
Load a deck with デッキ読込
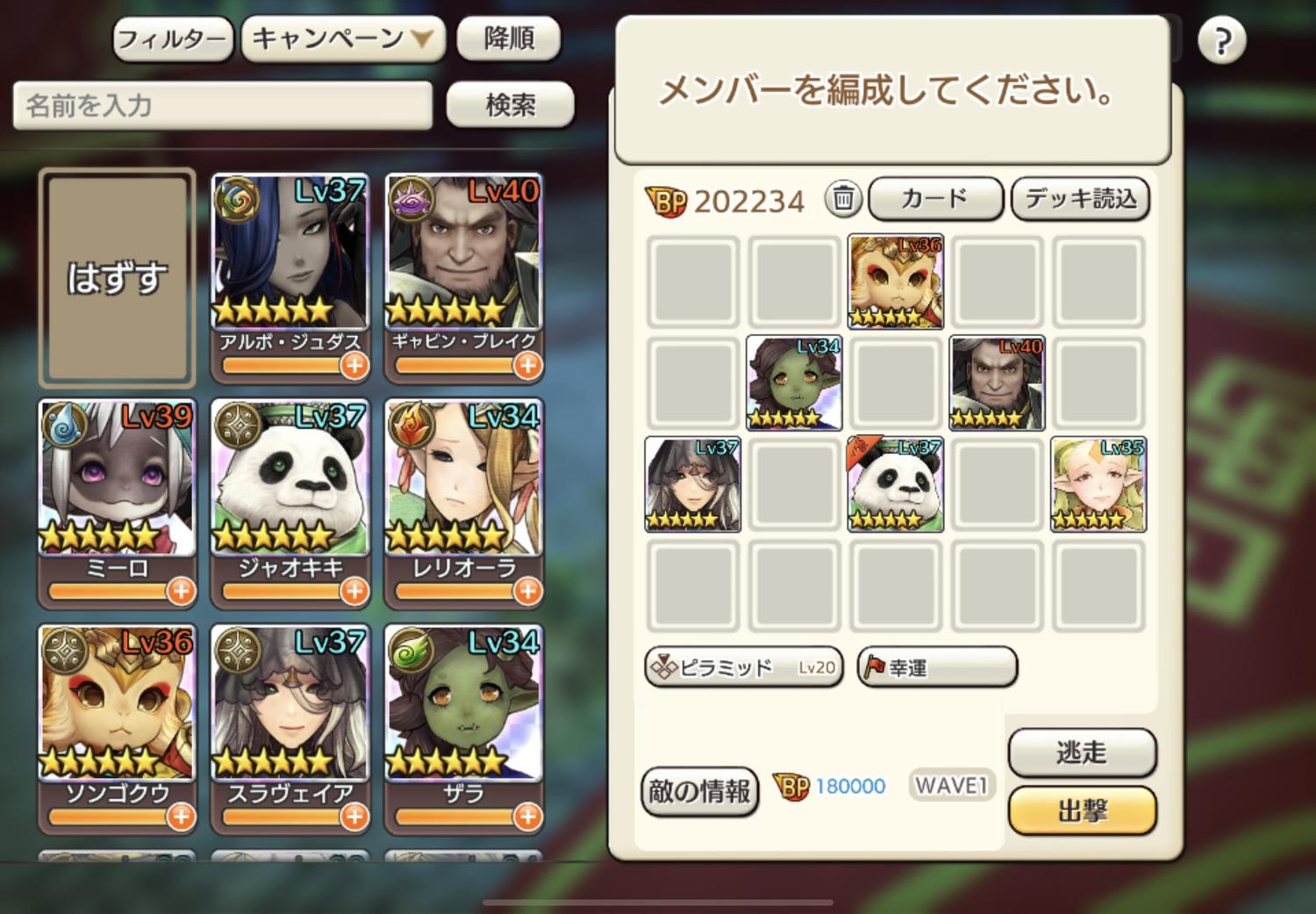(1080, 199)
